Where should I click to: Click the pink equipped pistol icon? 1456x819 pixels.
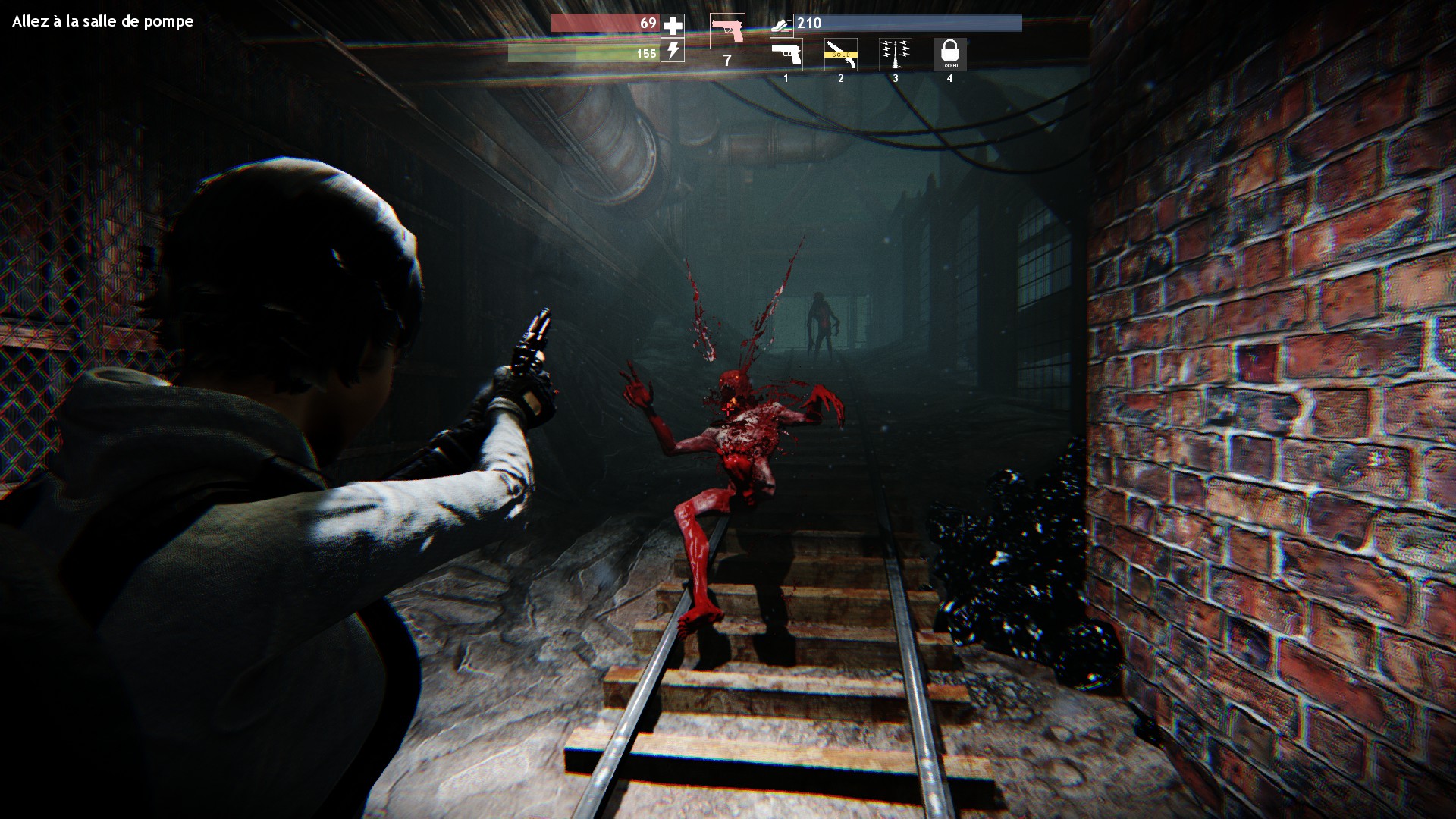(x=727, y=31)
